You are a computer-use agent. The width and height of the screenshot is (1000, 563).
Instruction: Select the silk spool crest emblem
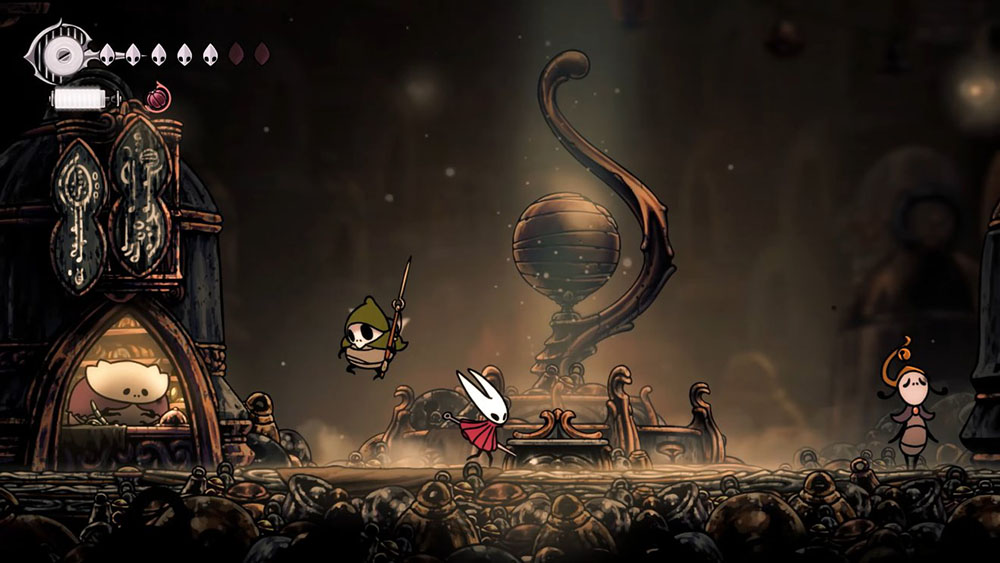point(64,53)
